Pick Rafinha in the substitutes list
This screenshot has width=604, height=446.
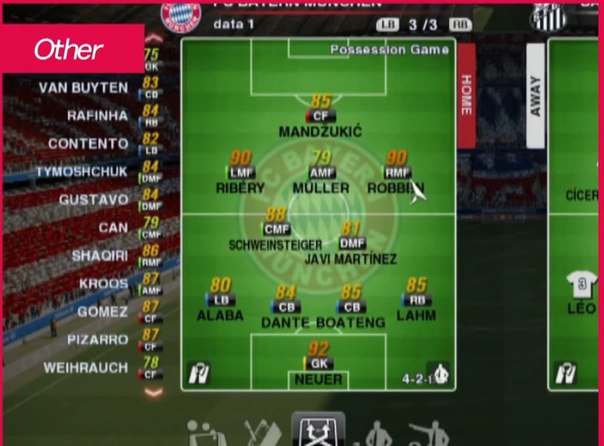coord(96,116)
